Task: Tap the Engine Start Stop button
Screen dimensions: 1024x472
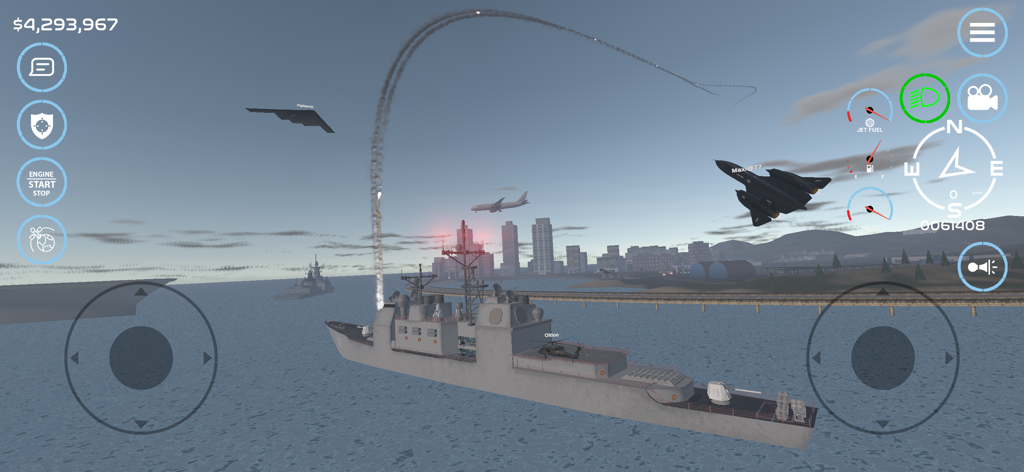Action: click(x=42, y=183)
